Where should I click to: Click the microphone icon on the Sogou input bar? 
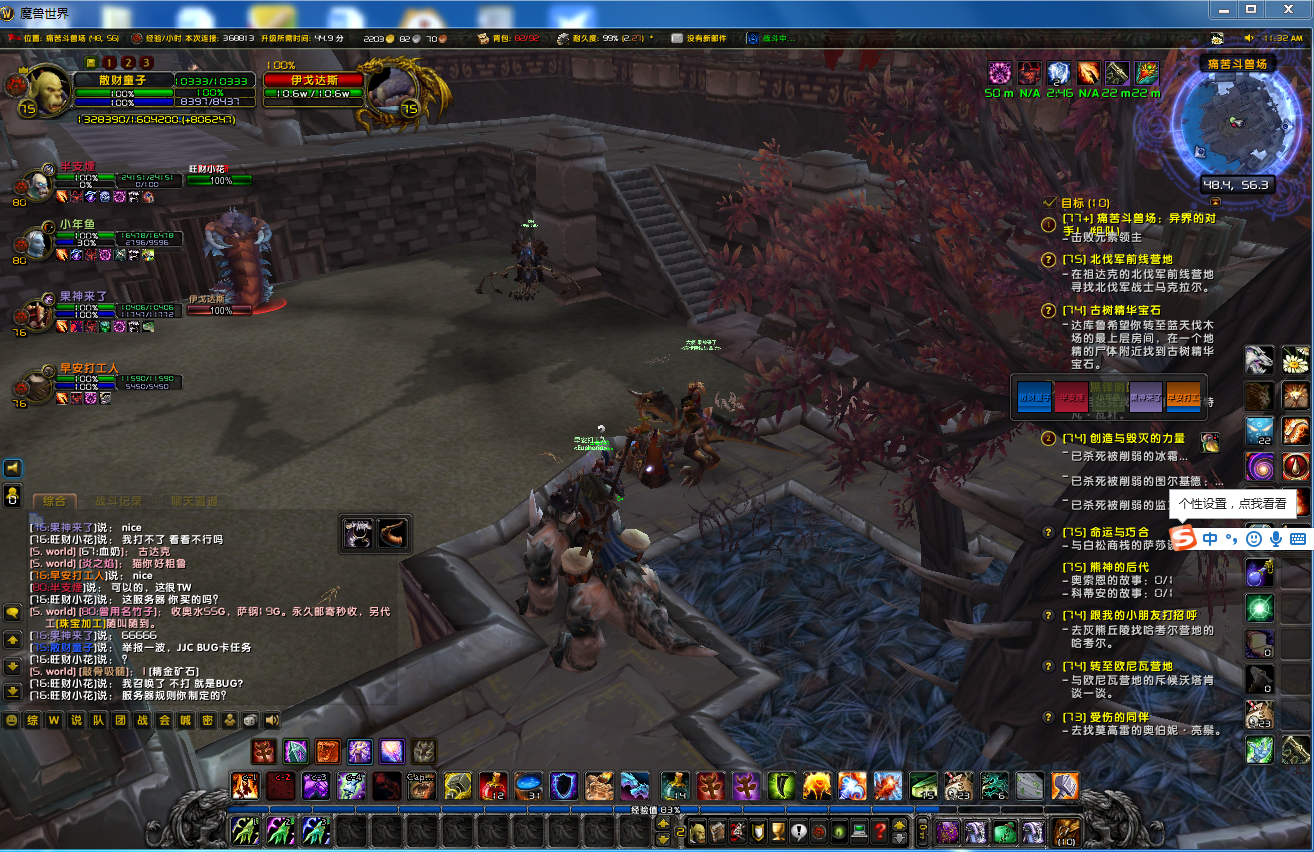coord(1275,537)
